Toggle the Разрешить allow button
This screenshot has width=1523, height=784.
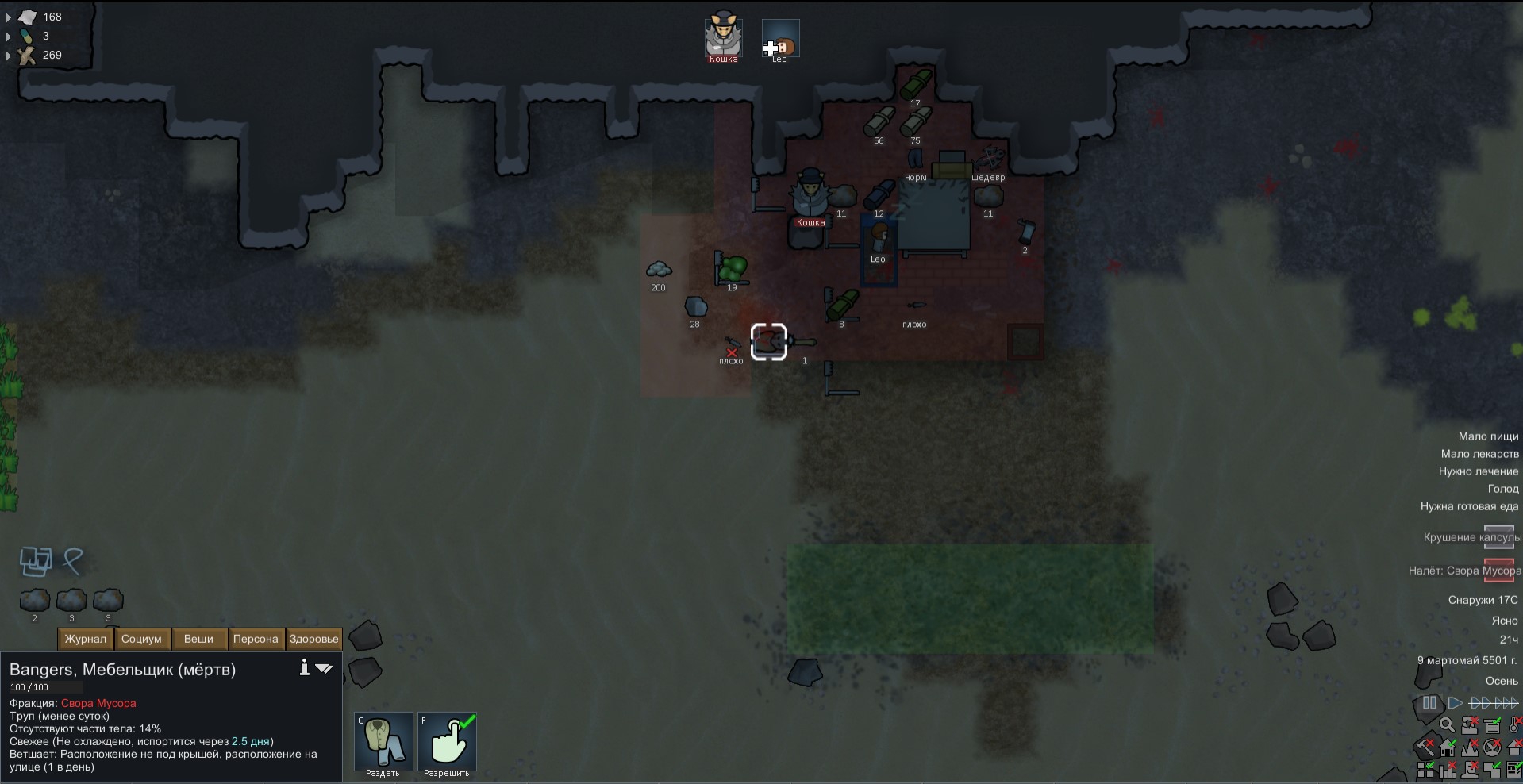coord(447,743)
